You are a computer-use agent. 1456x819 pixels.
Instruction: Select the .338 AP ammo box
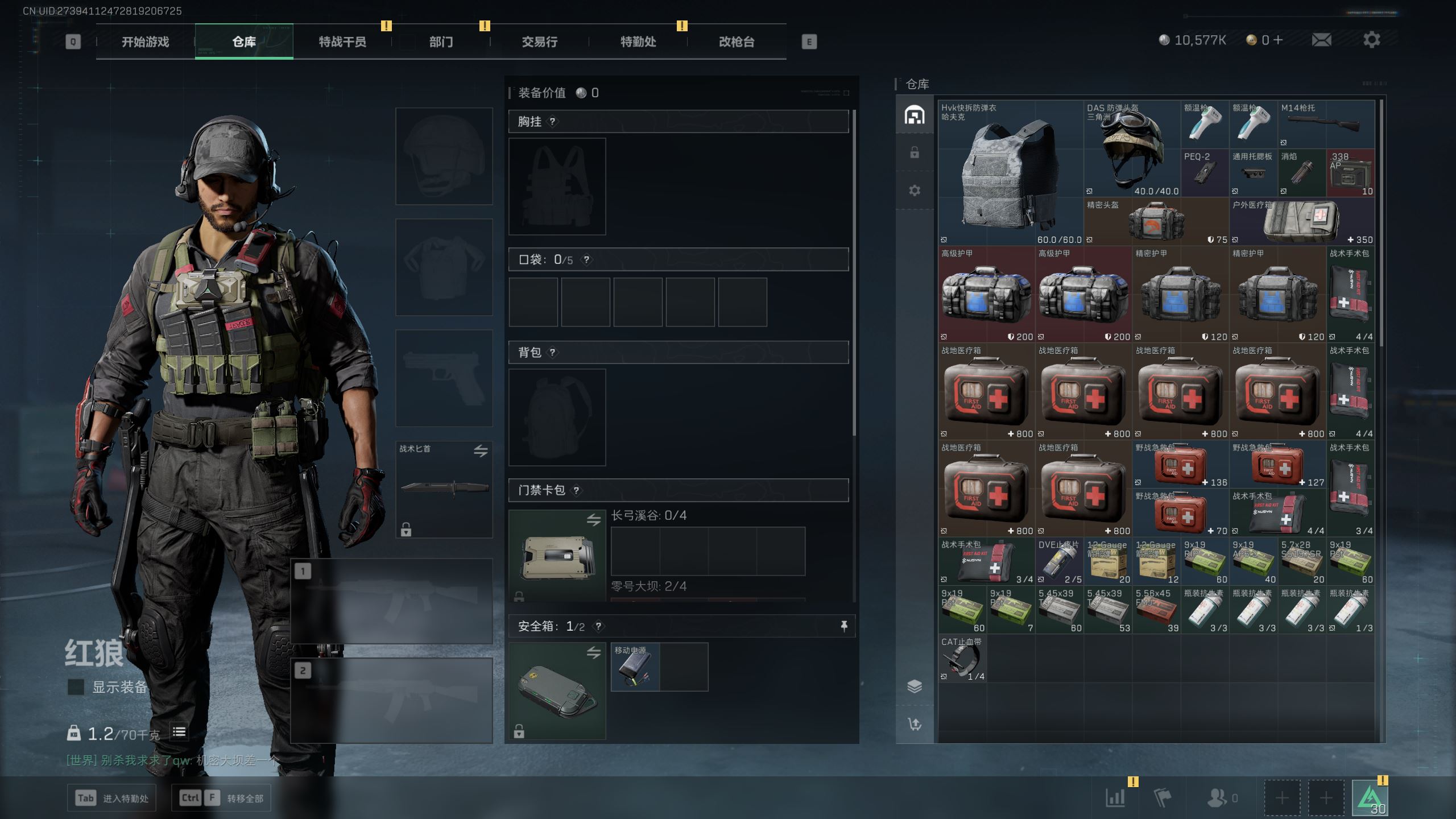(x=1350, y=173)
